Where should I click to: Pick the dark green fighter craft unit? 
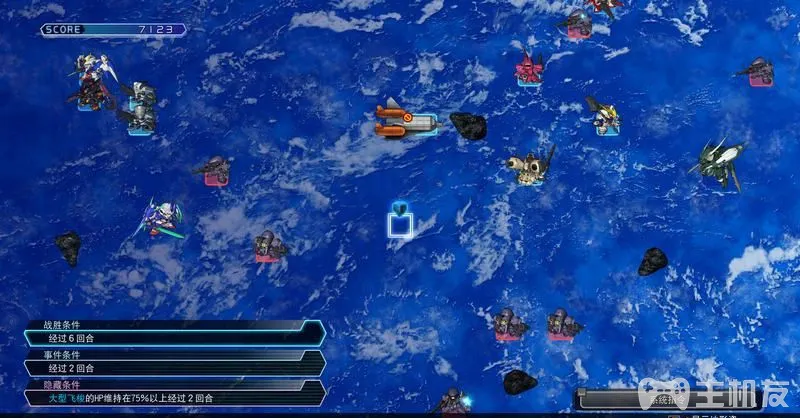point(721,160)
